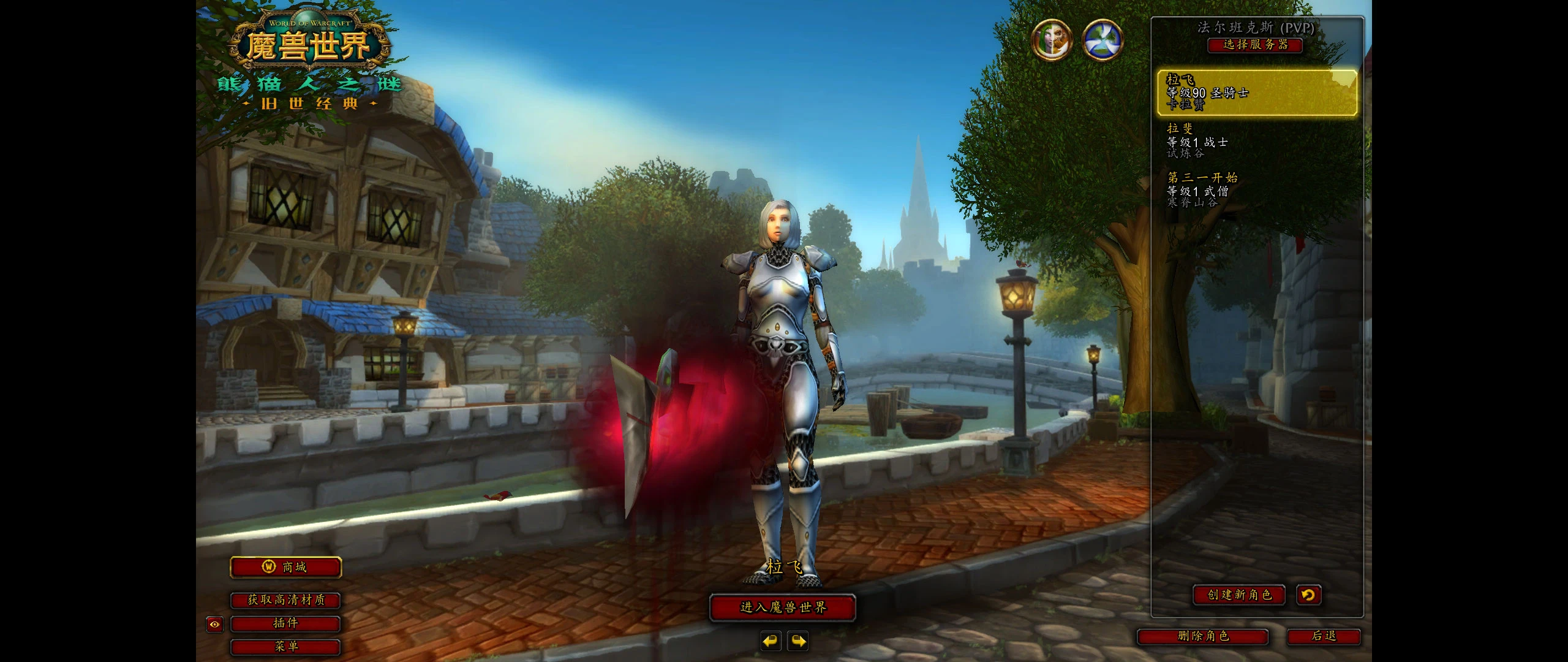
Task: Click the round blue swirl icon
Action: (1102, 40)
